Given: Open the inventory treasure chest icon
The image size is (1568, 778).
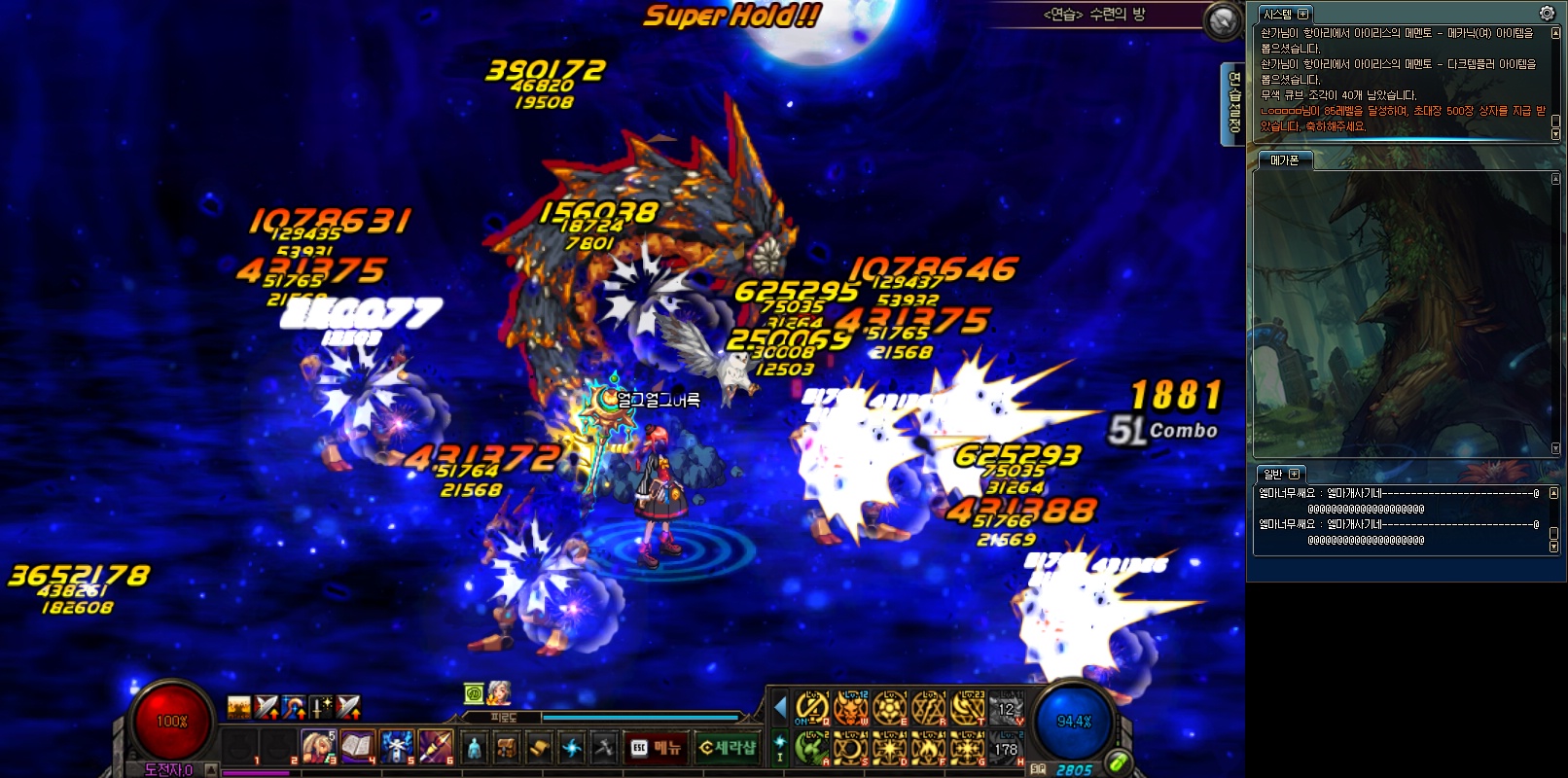Looking at the screenshot, I should (506, 747).
